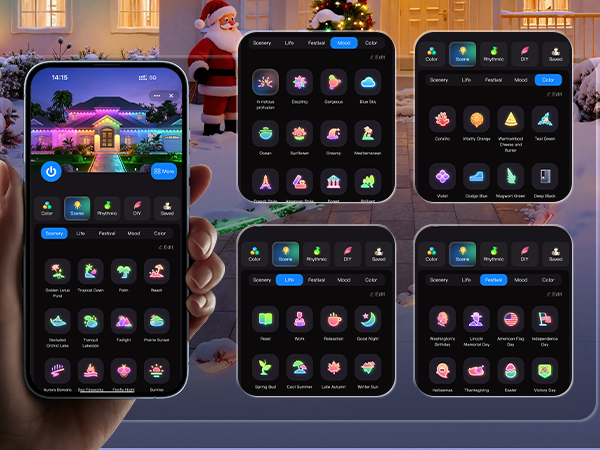Viewport: 600px width, 450px height.
Task: Choose the Vitality Orange color scene
Action: (x=475, y=119)
